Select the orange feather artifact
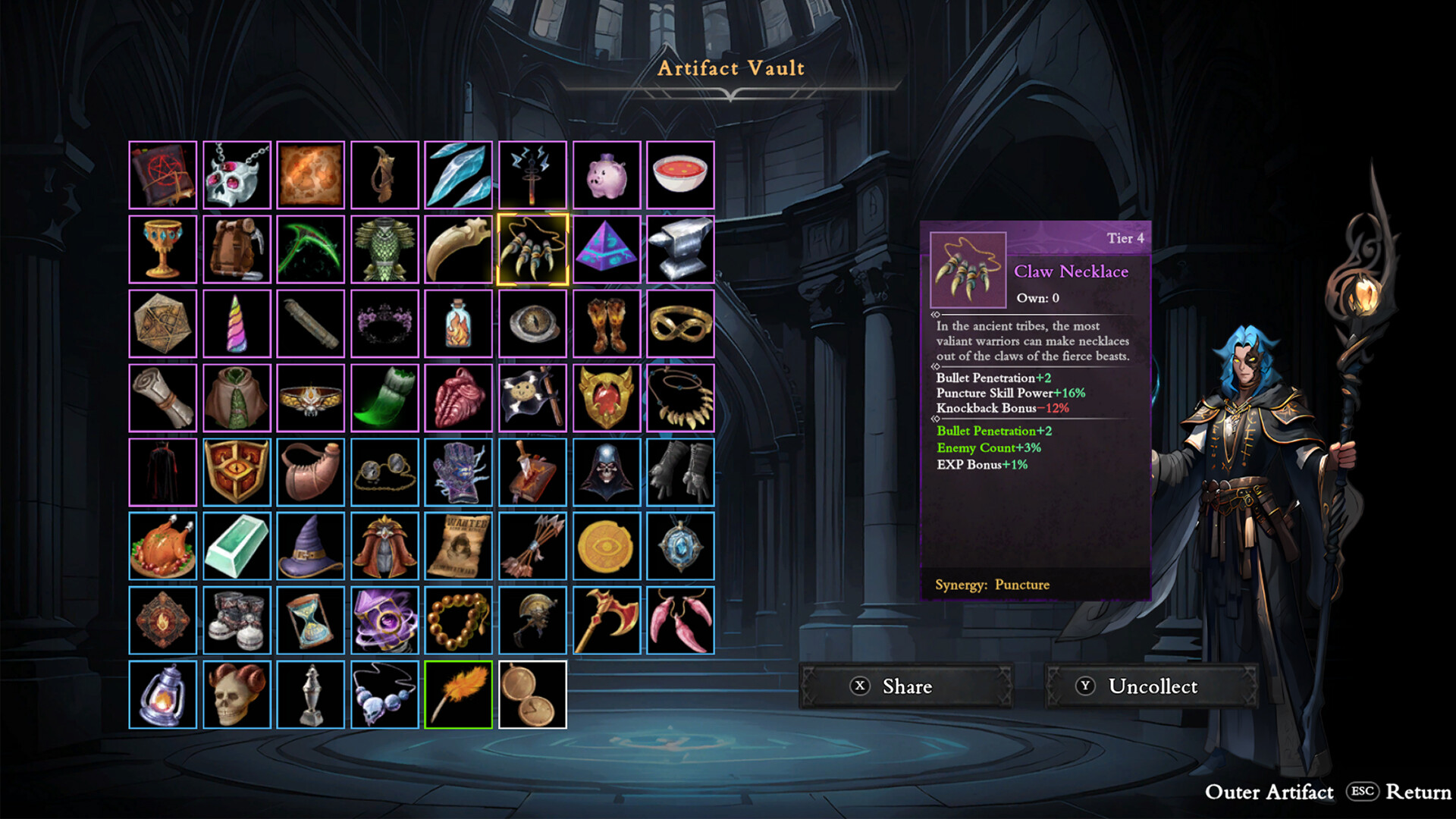The image size is (1456, 819). [457, 694]
